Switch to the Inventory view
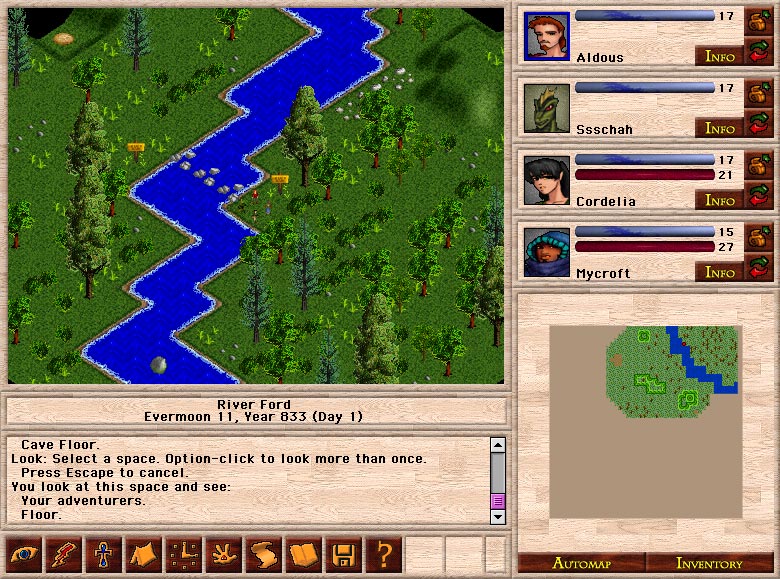Image resolution: width=780 pixels, height=579 pixels. pos(708,563)
